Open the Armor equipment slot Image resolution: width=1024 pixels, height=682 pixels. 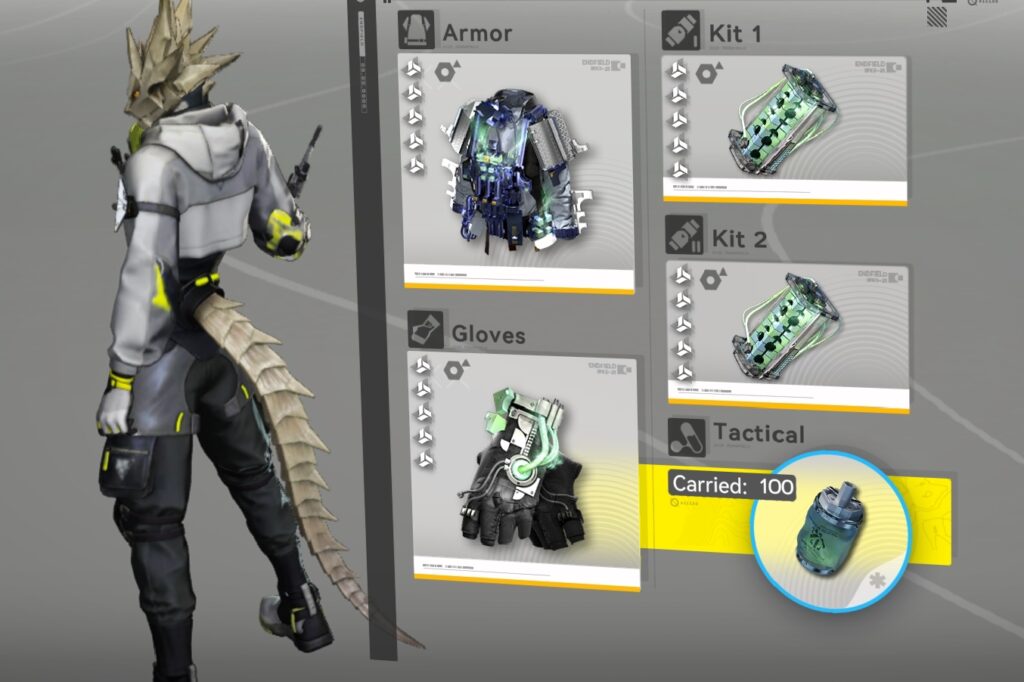pos(516,172)
